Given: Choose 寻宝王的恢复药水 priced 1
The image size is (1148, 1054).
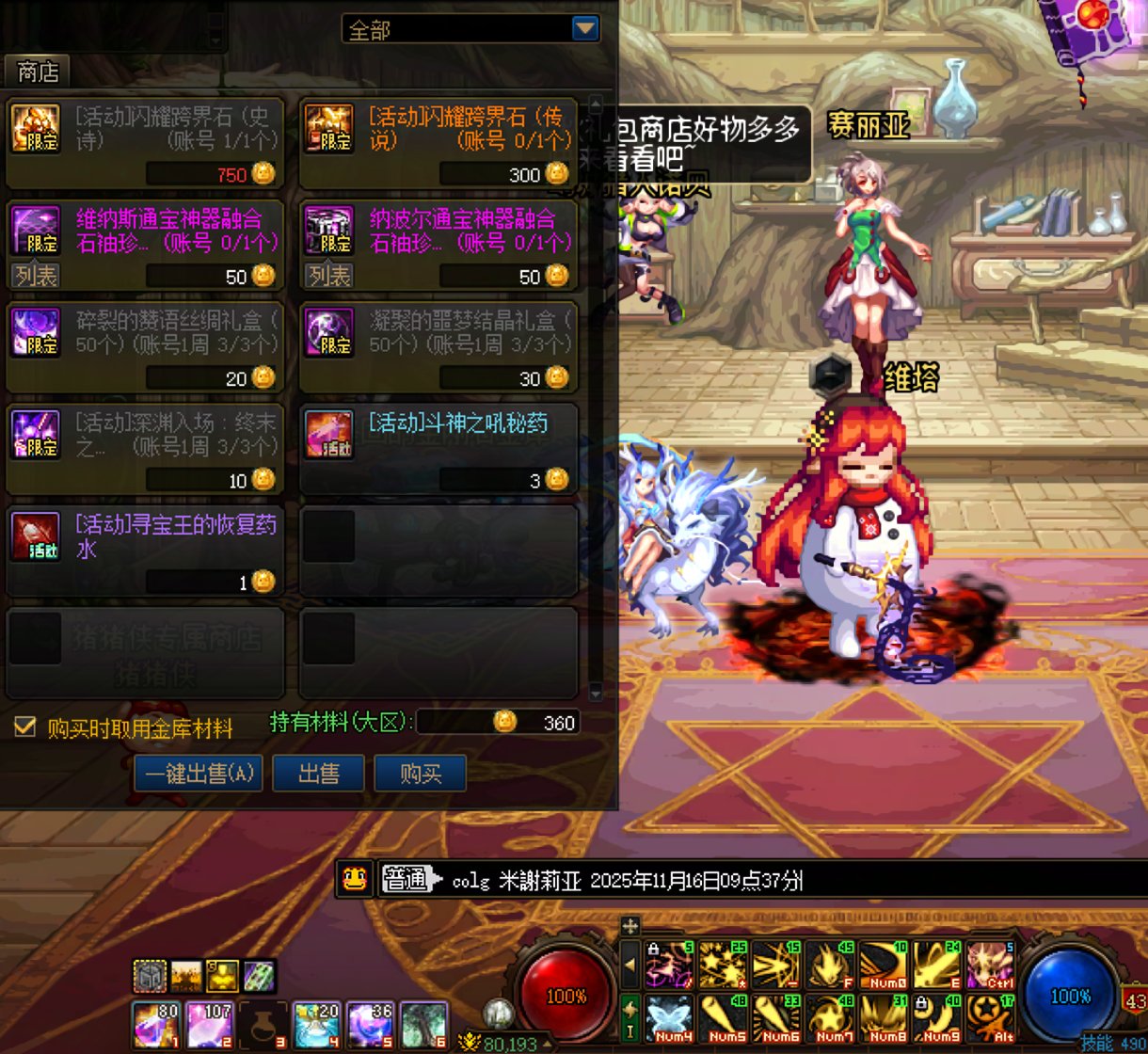Looking at the screenshot, I should click(x=145, y=550).
